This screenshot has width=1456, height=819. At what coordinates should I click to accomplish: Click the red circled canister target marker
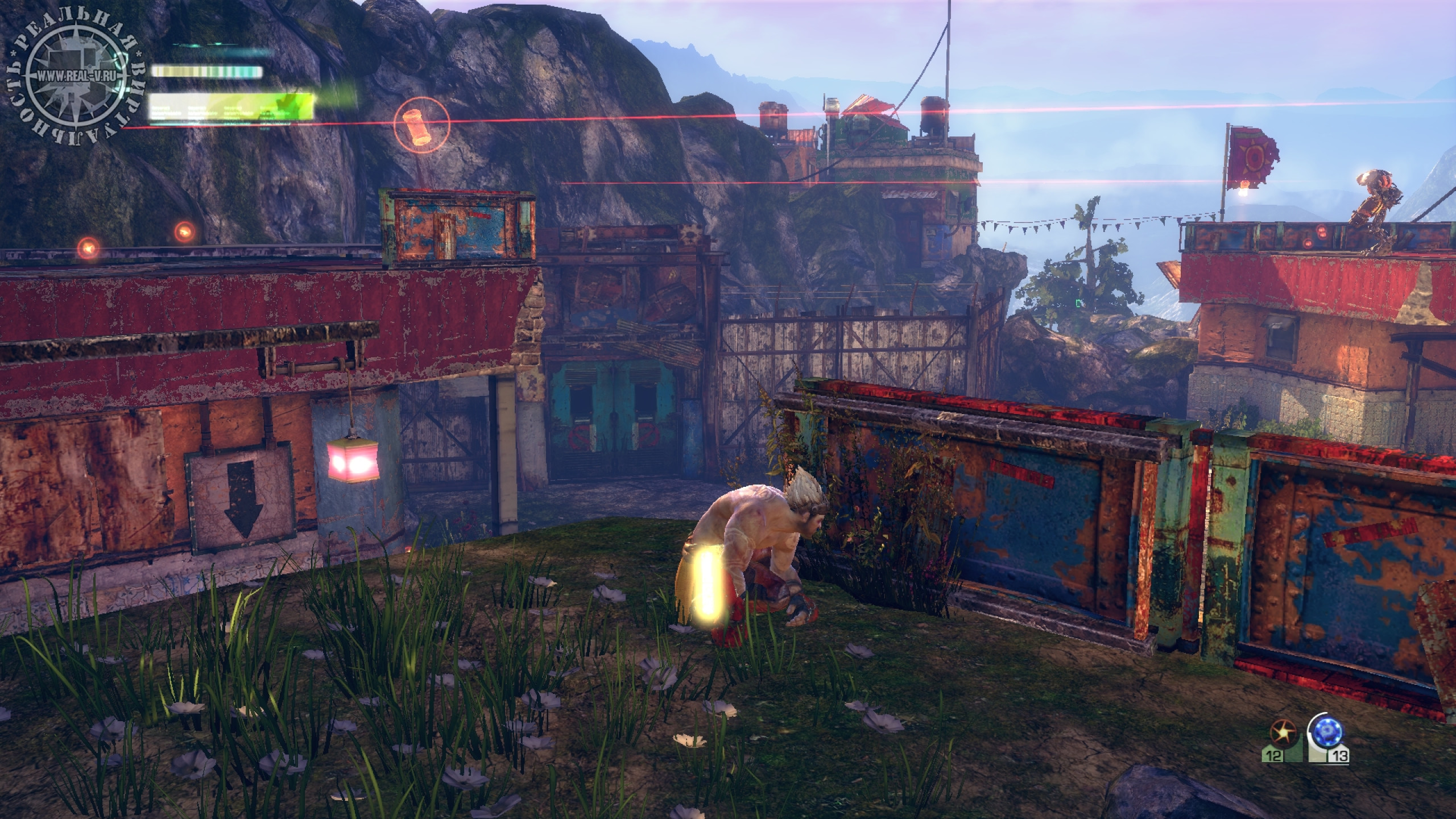421,124
